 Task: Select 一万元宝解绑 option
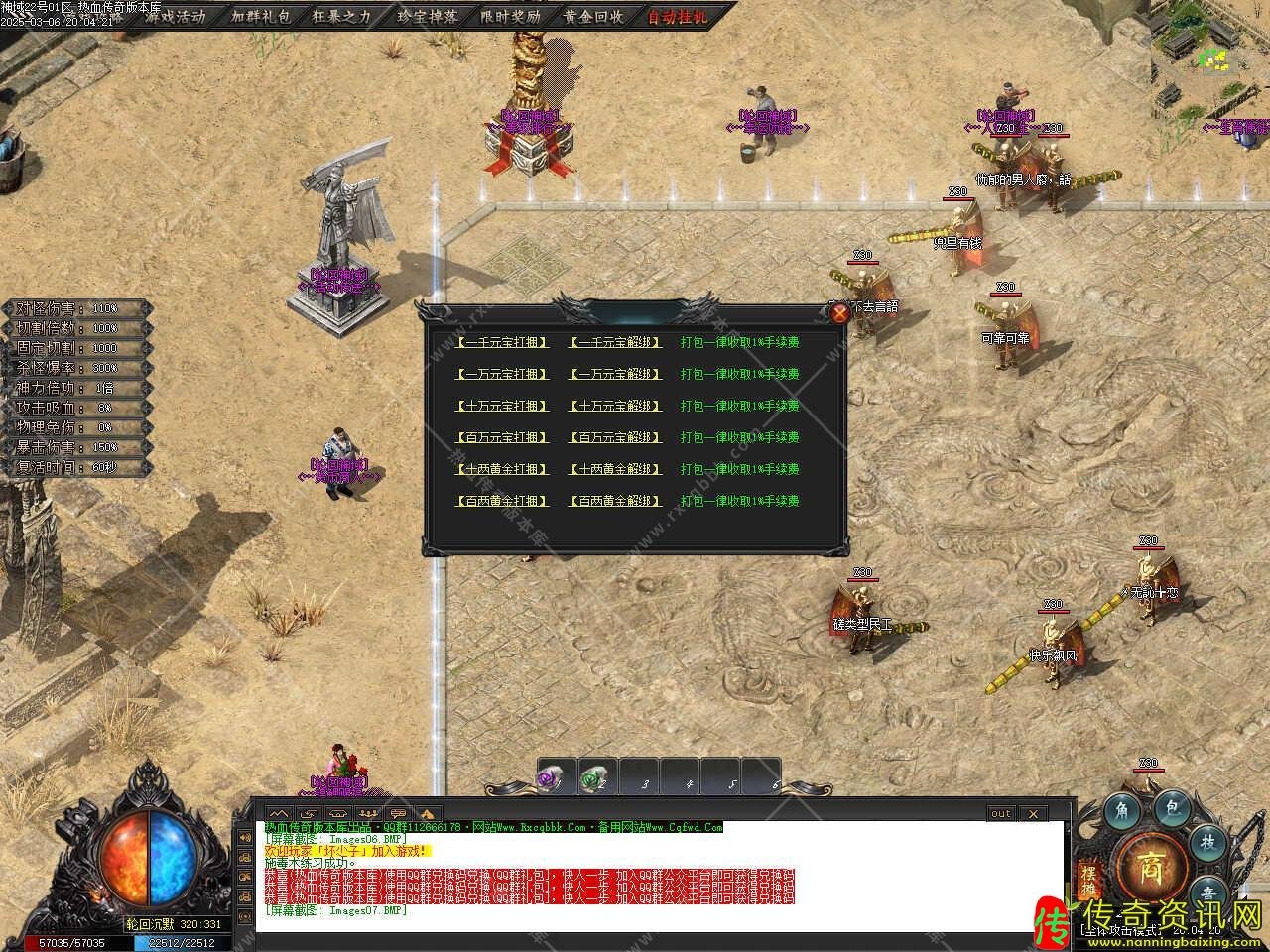pyautogui.click(x=615, y=374)
